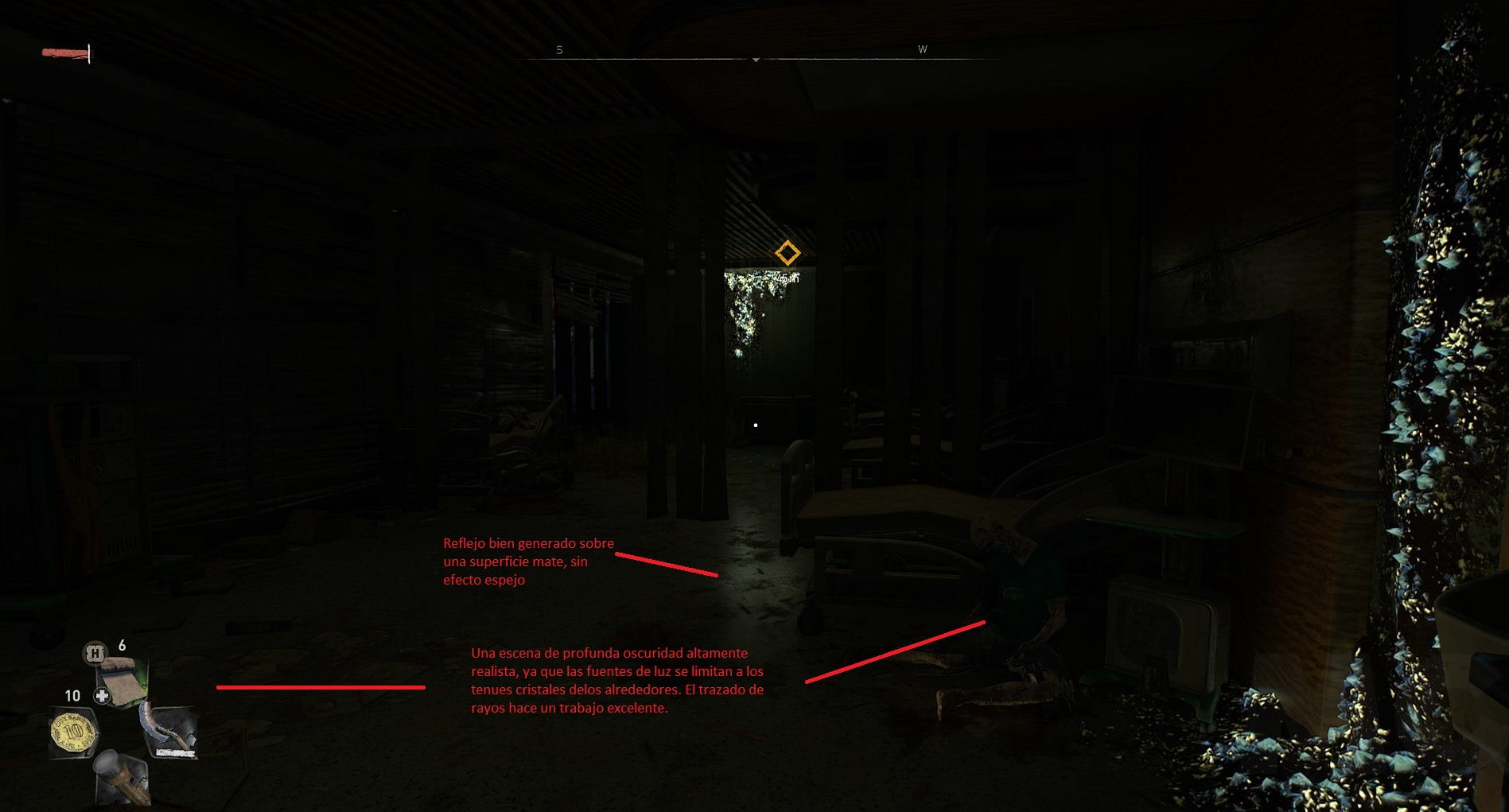Select the flashlight in the item wheel
The width and height of the screenshot is (1509, 812).
point(122,778)
